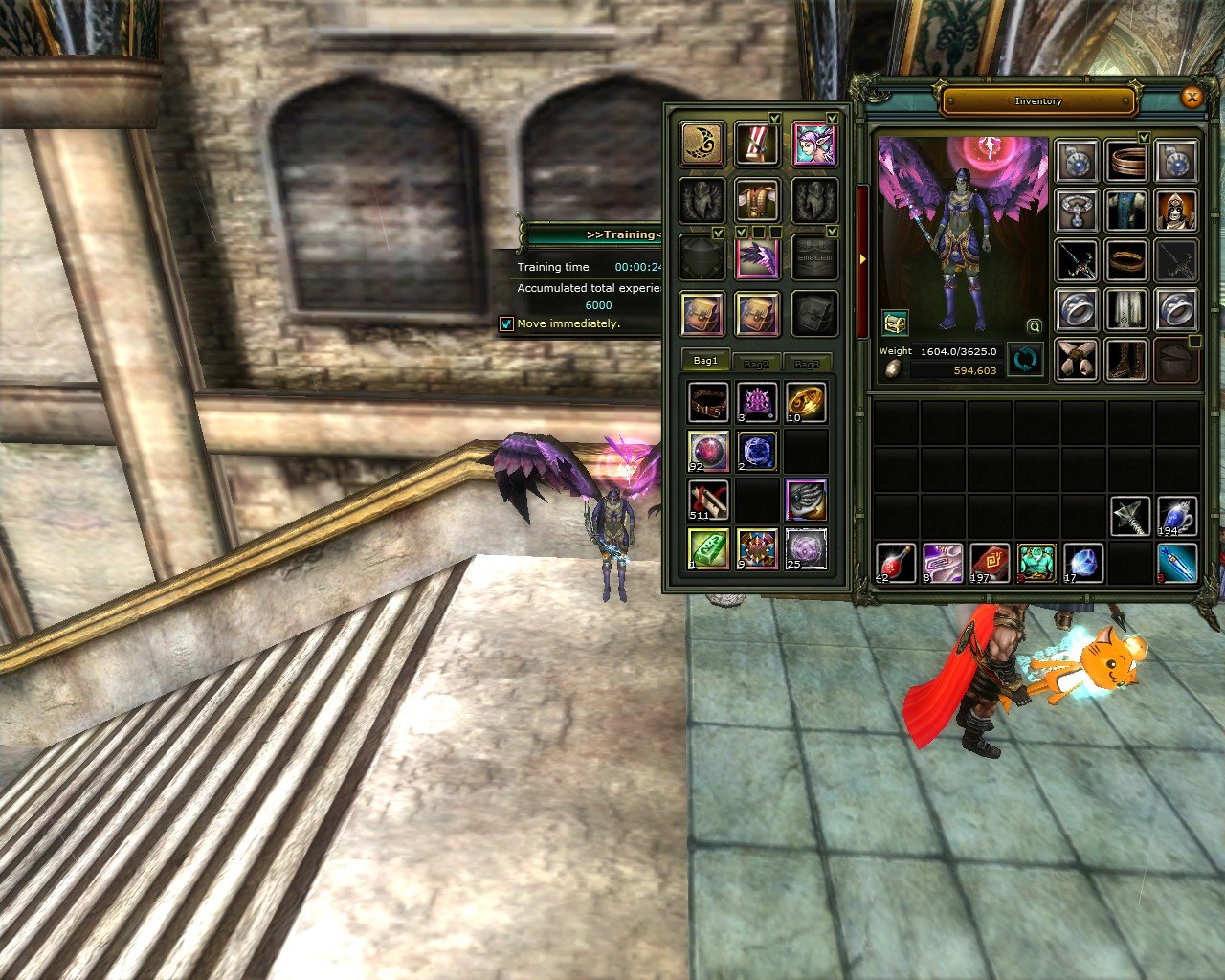The image size is (1225, 980).
Task: Toggle the checkbox above the wings slot
Action: point(744,231)
